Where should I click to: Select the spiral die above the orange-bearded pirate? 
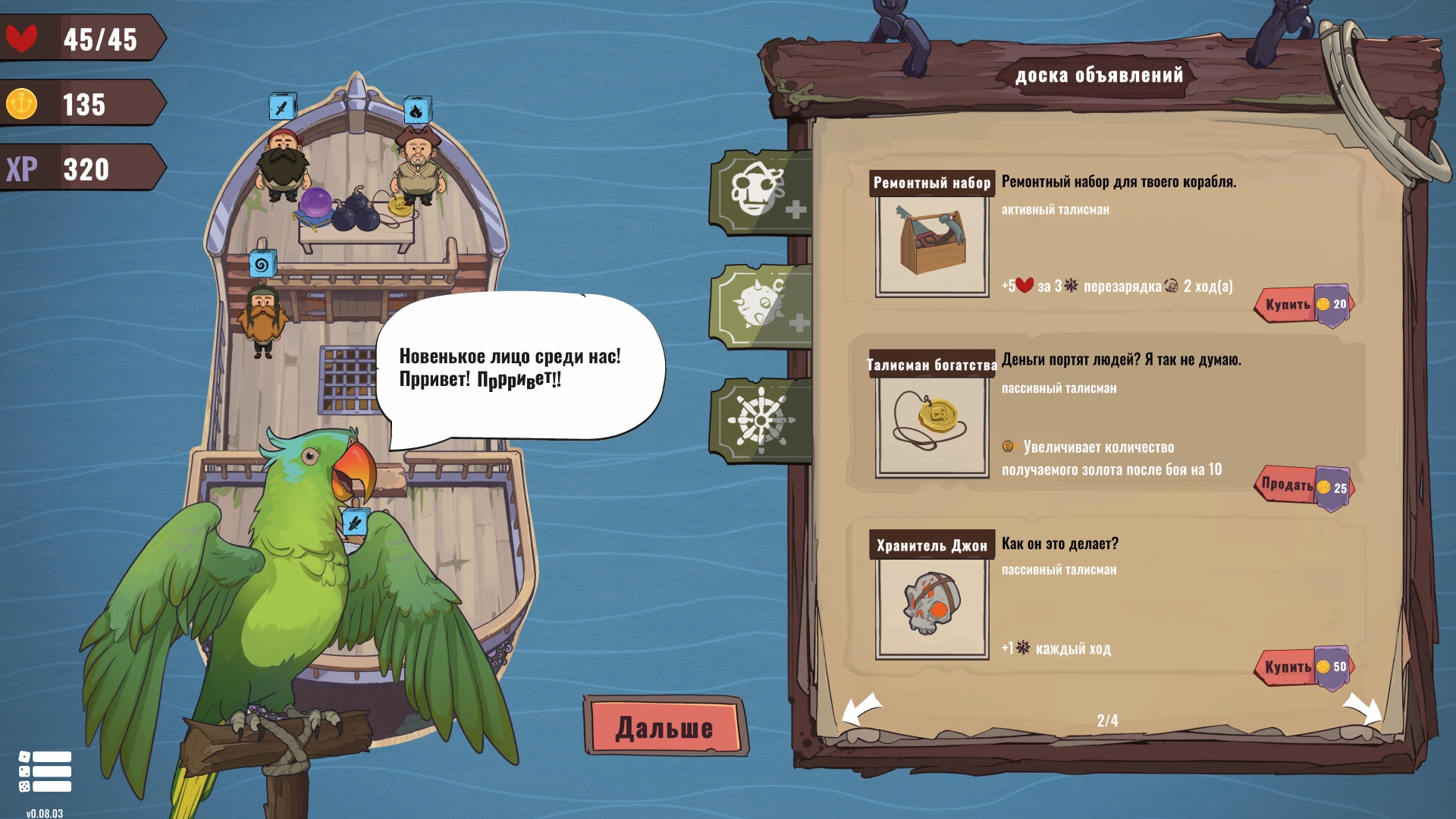262,264
